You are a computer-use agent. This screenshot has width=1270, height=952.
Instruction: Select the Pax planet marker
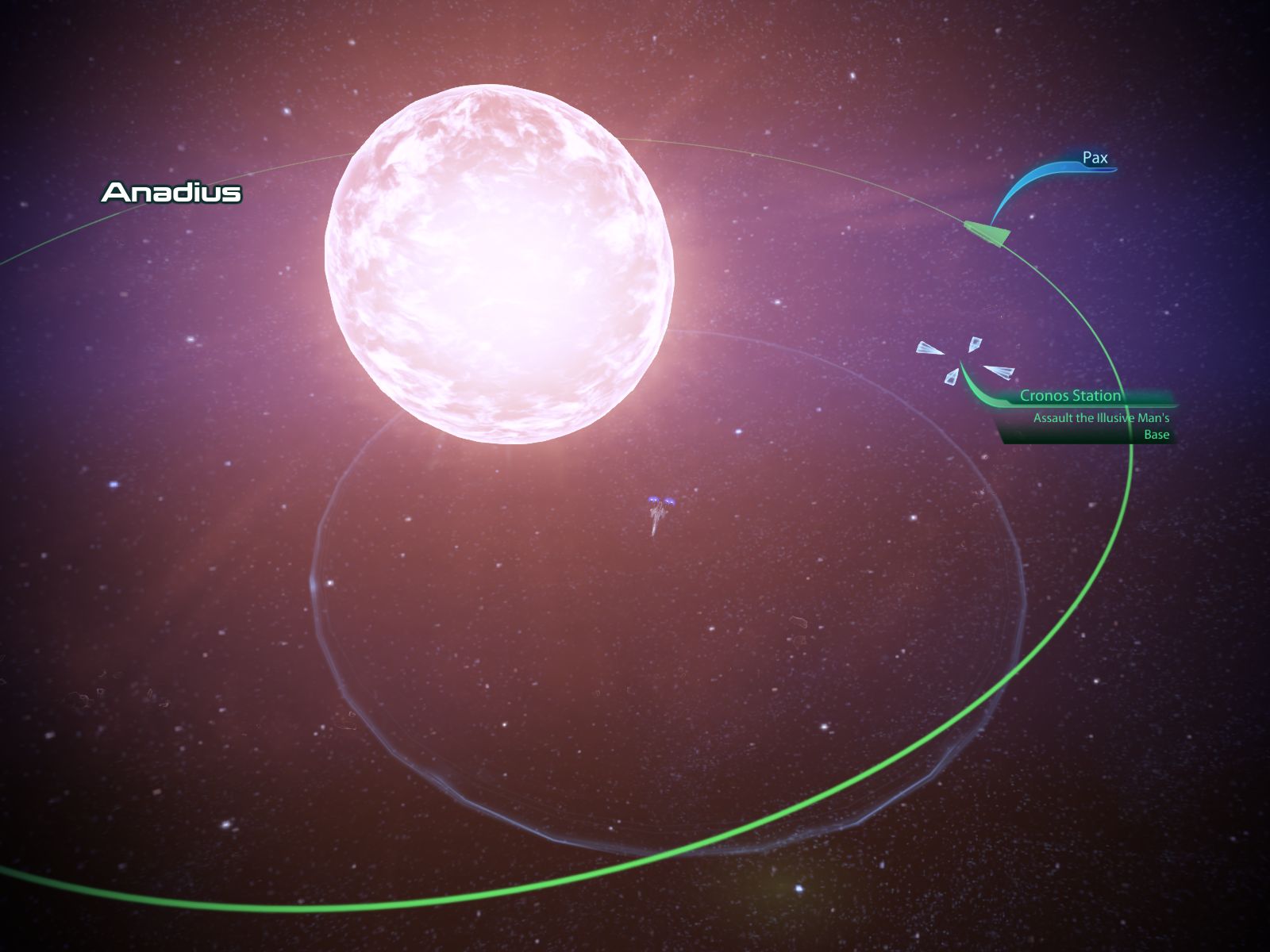tap(1095, 158)
